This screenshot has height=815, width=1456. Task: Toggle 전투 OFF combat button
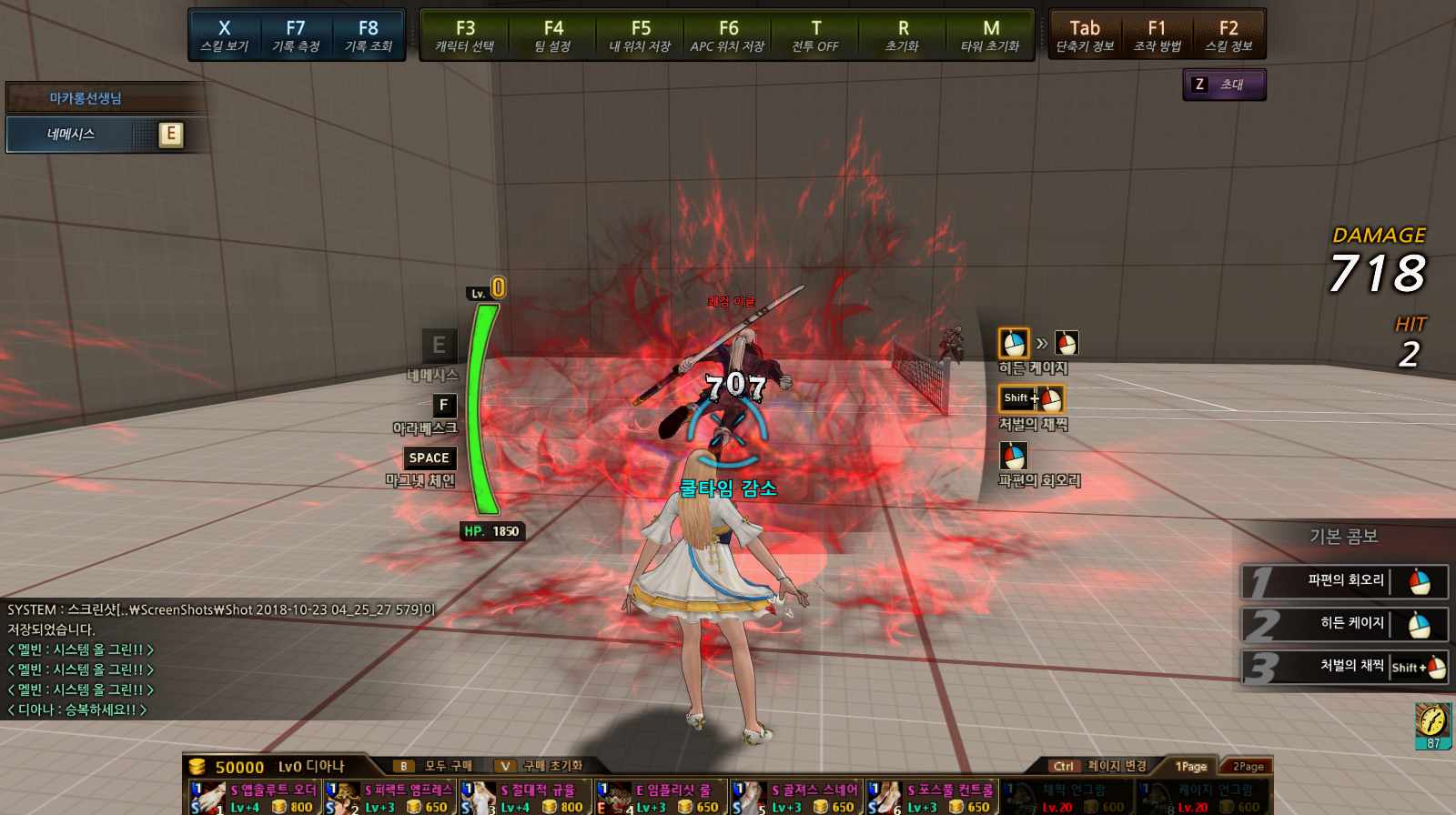pyautogui.click(x=815, y=35)
